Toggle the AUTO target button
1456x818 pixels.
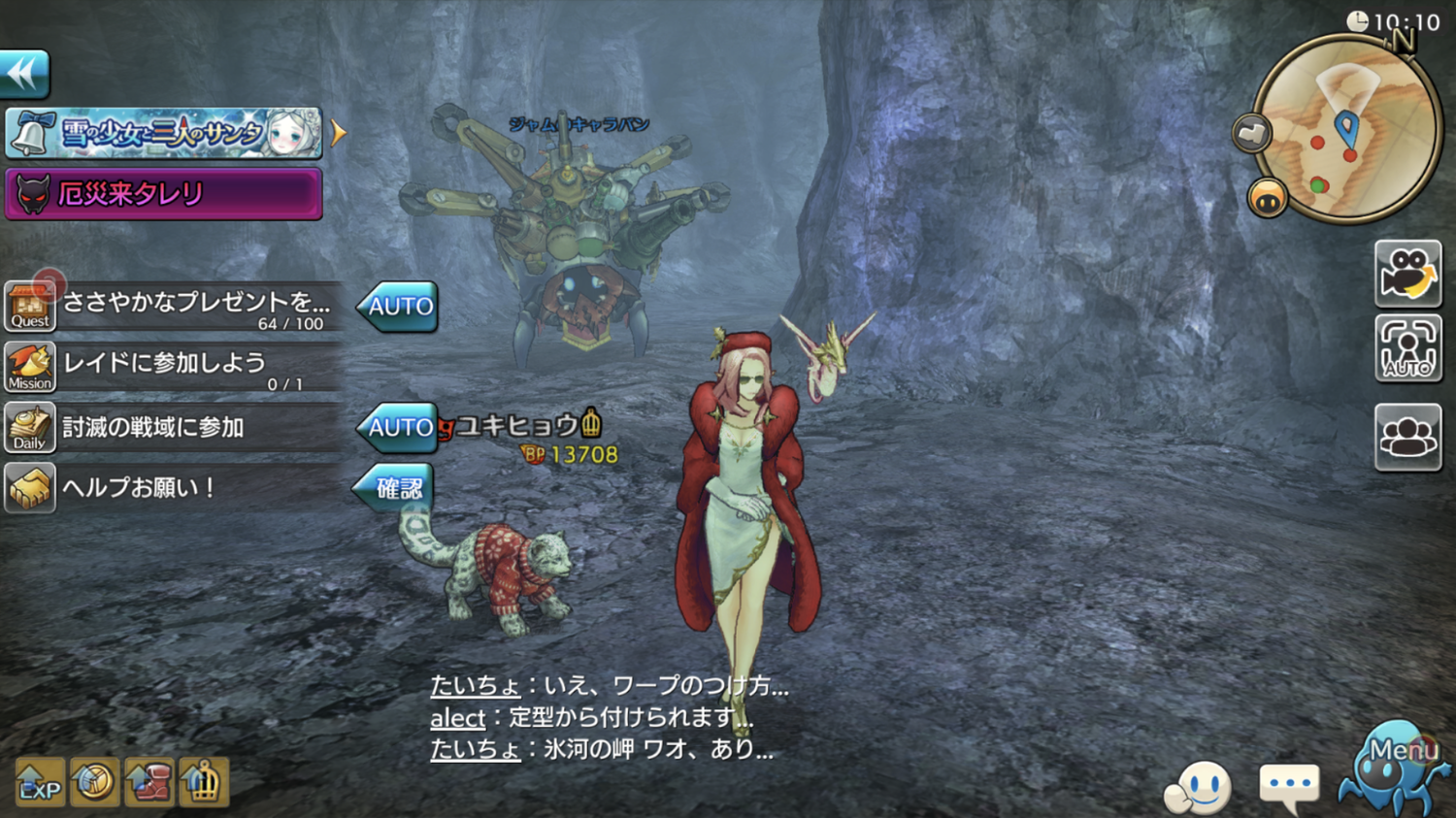click(1407, 348)
